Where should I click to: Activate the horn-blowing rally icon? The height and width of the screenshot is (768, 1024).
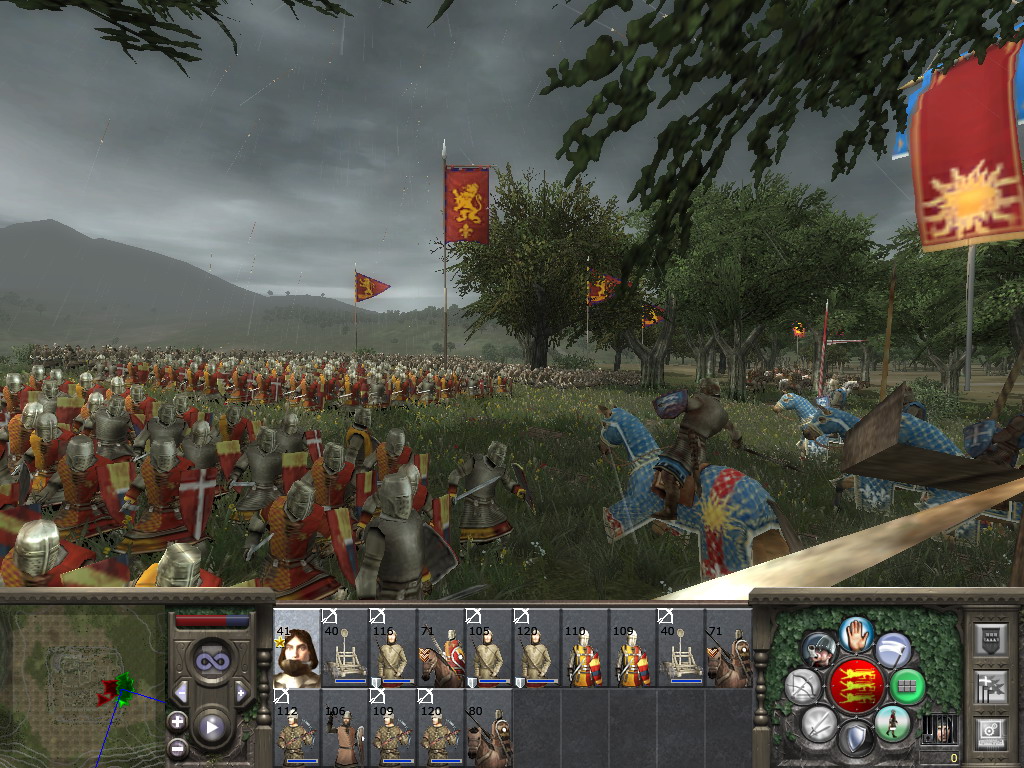pos(819,650)
